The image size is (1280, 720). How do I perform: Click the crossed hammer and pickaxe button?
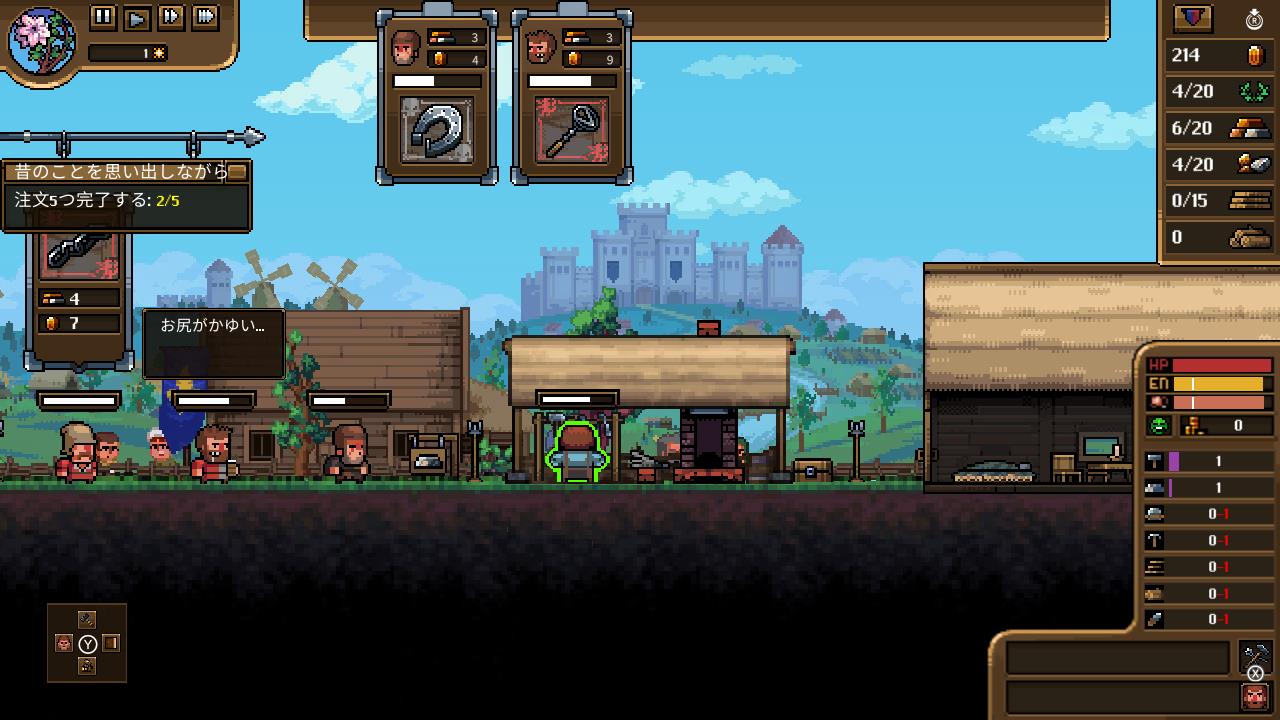click(x=1254, y=657)
